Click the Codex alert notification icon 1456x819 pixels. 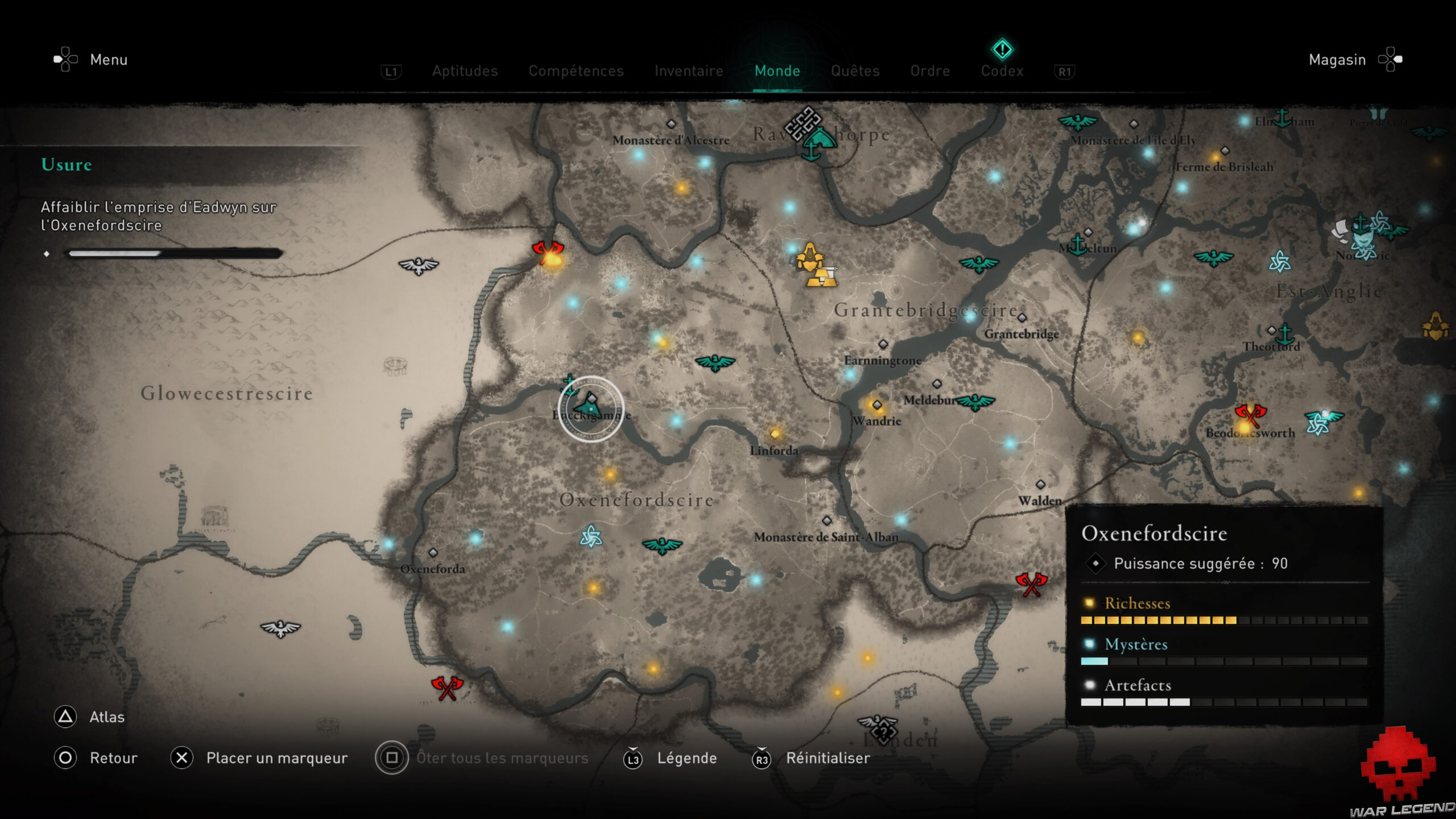tap(1002, 49)
